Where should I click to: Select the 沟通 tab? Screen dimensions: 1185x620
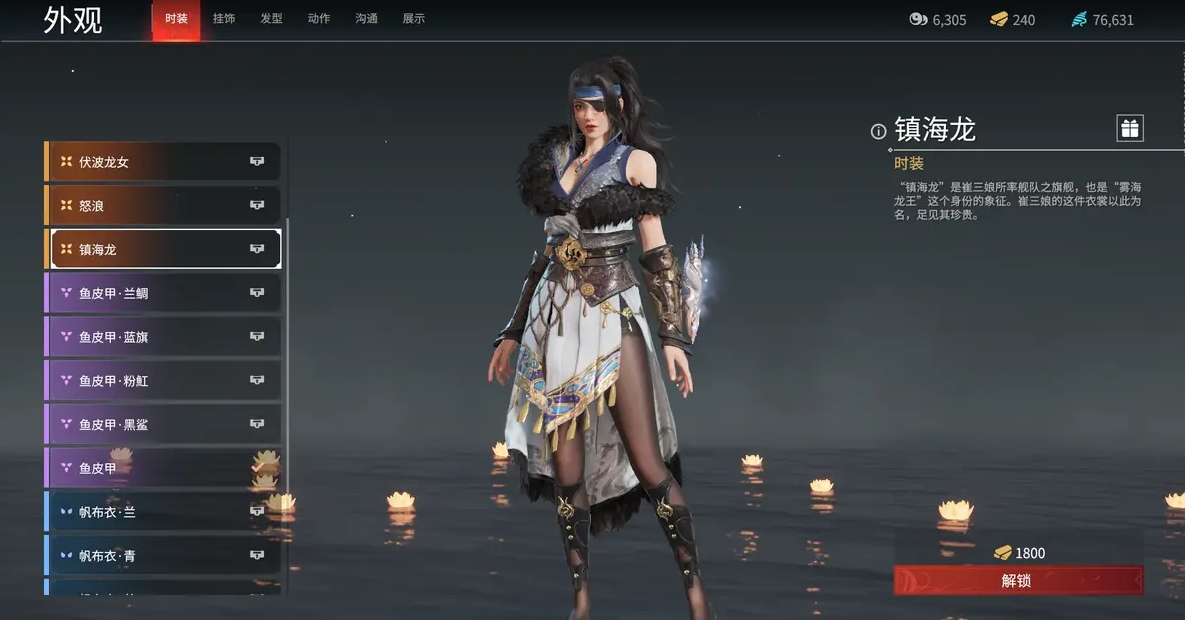(x=366, y=19)
